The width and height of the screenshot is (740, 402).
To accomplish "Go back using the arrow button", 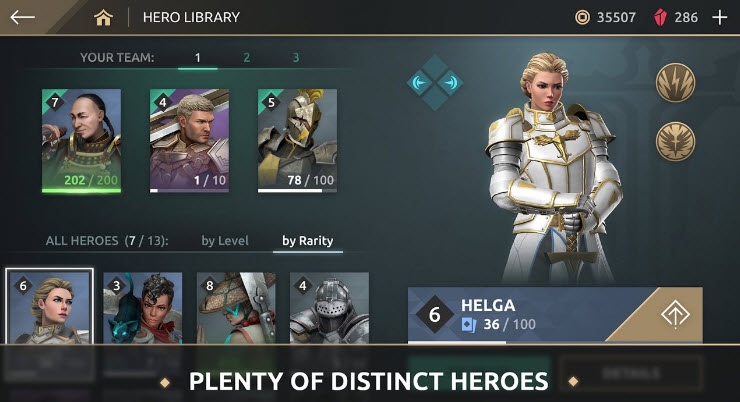I will click(22, 17).
